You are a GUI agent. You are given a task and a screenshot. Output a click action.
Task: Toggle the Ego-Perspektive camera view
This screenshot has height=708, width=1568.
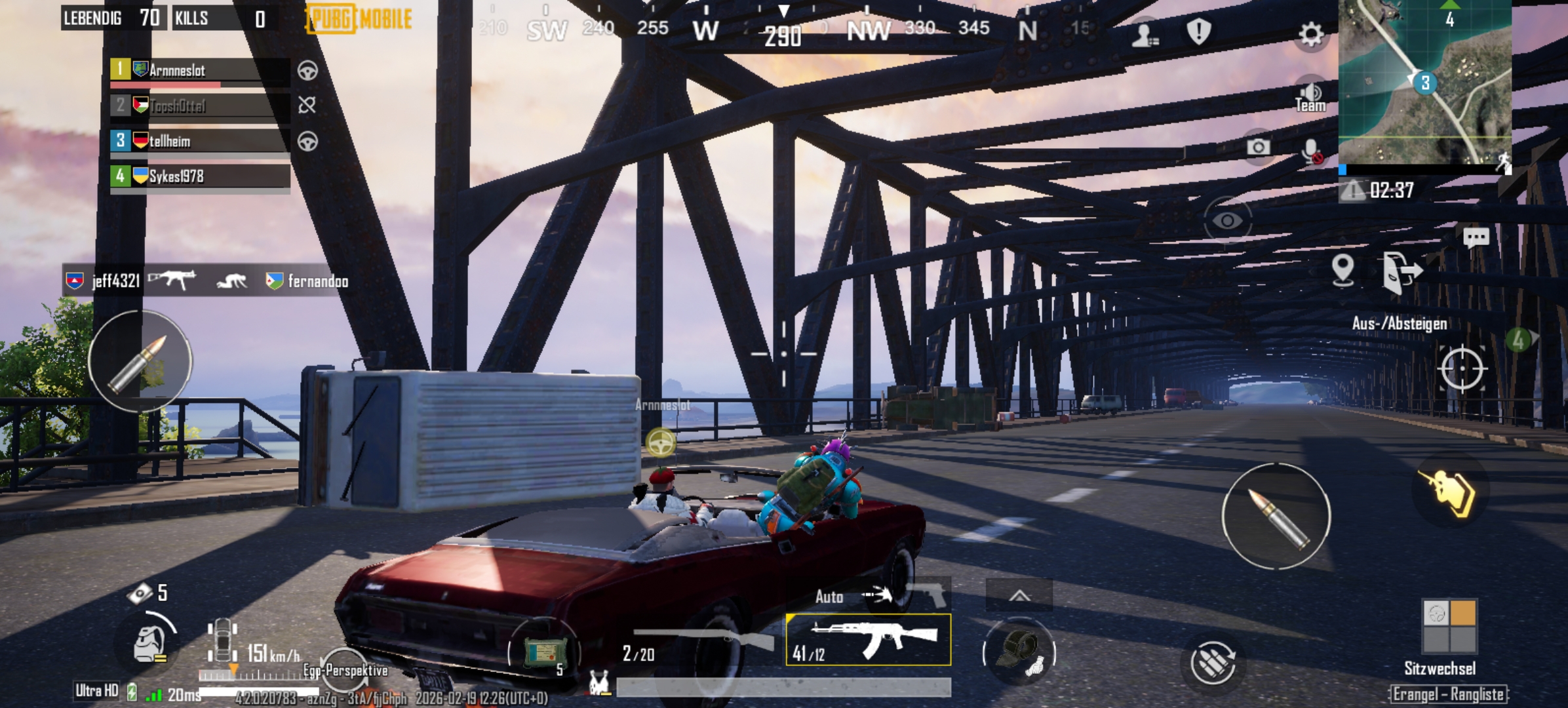345,669
